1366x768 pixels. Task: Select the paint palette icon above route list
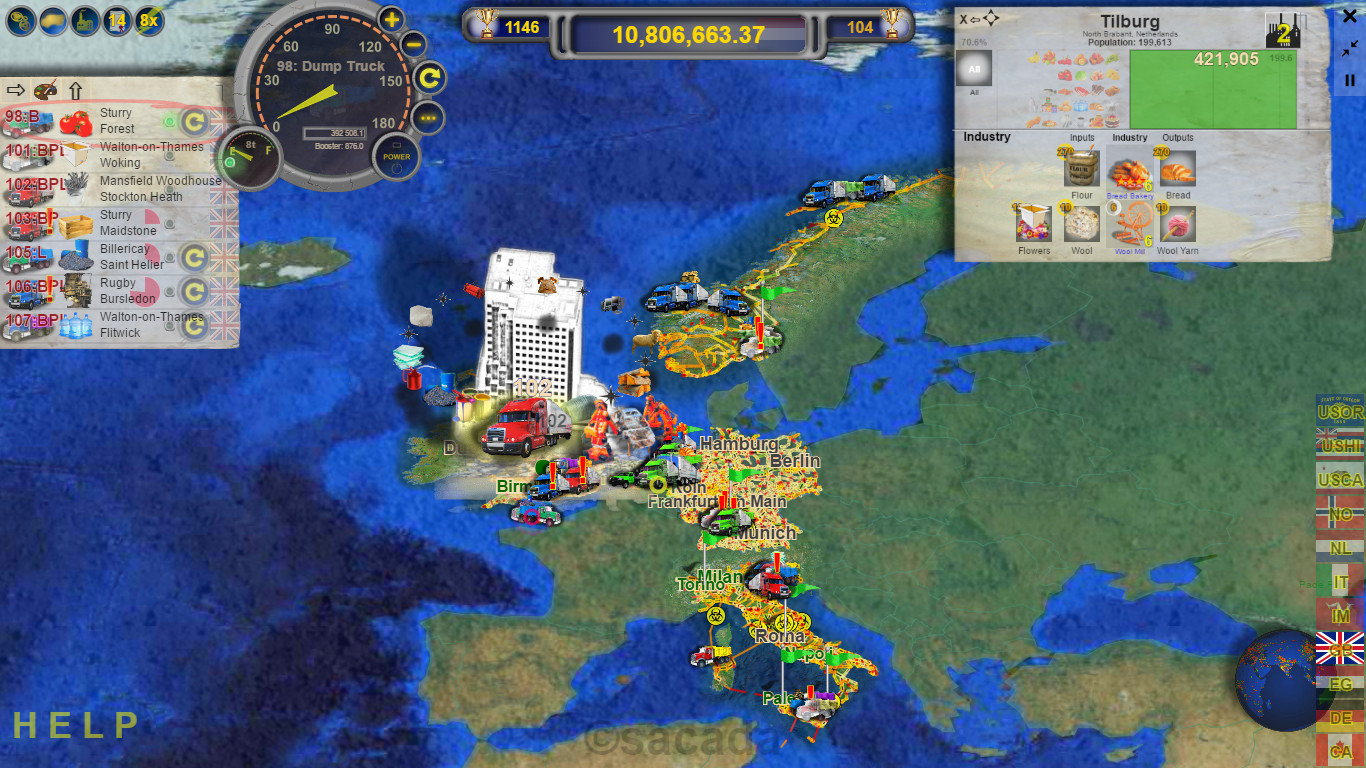click(44, 89)
